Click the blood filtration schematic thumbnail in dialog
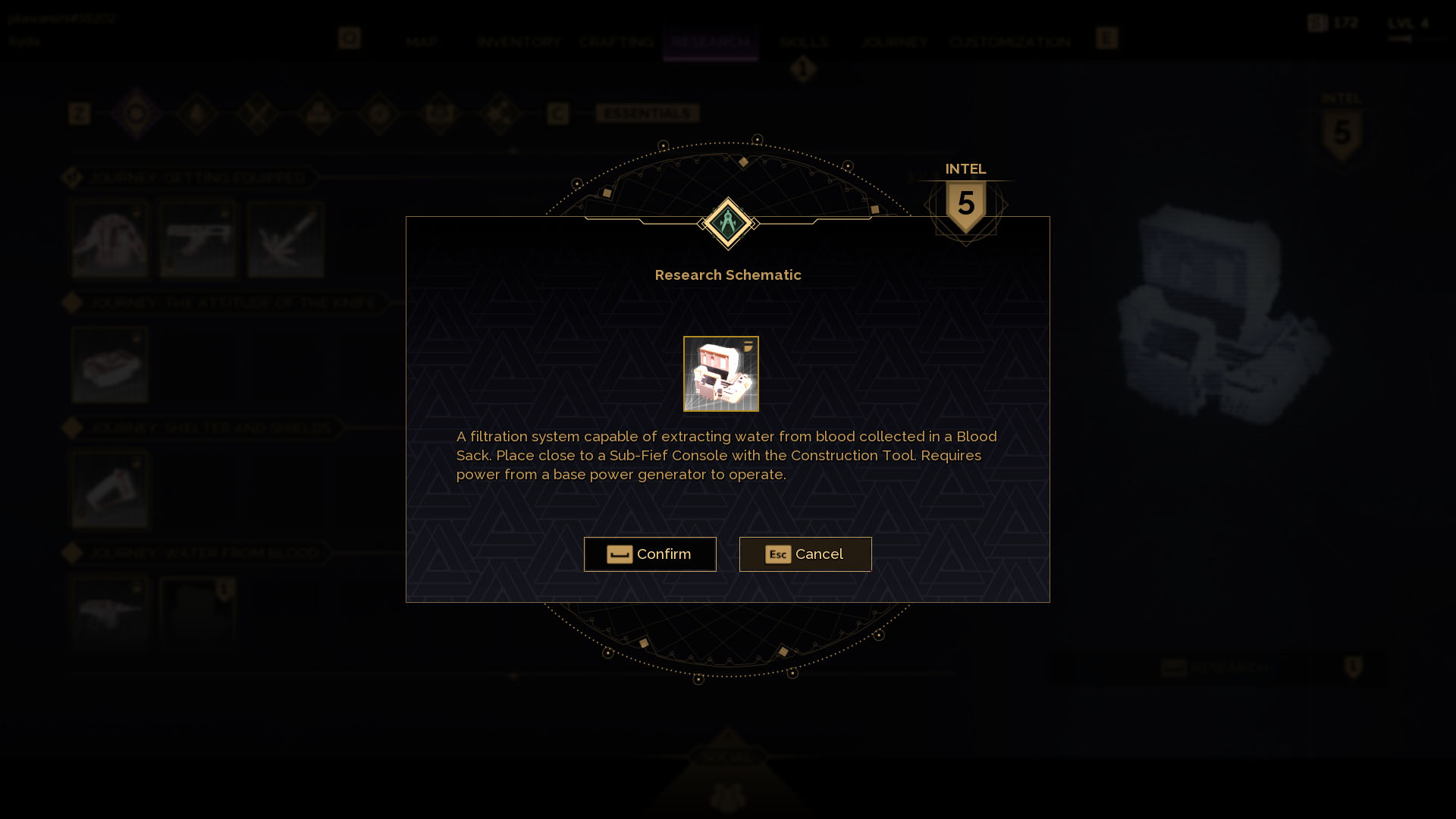This screenshot has width=1456, height=819. pyautogui.click(x=721, y=373)
